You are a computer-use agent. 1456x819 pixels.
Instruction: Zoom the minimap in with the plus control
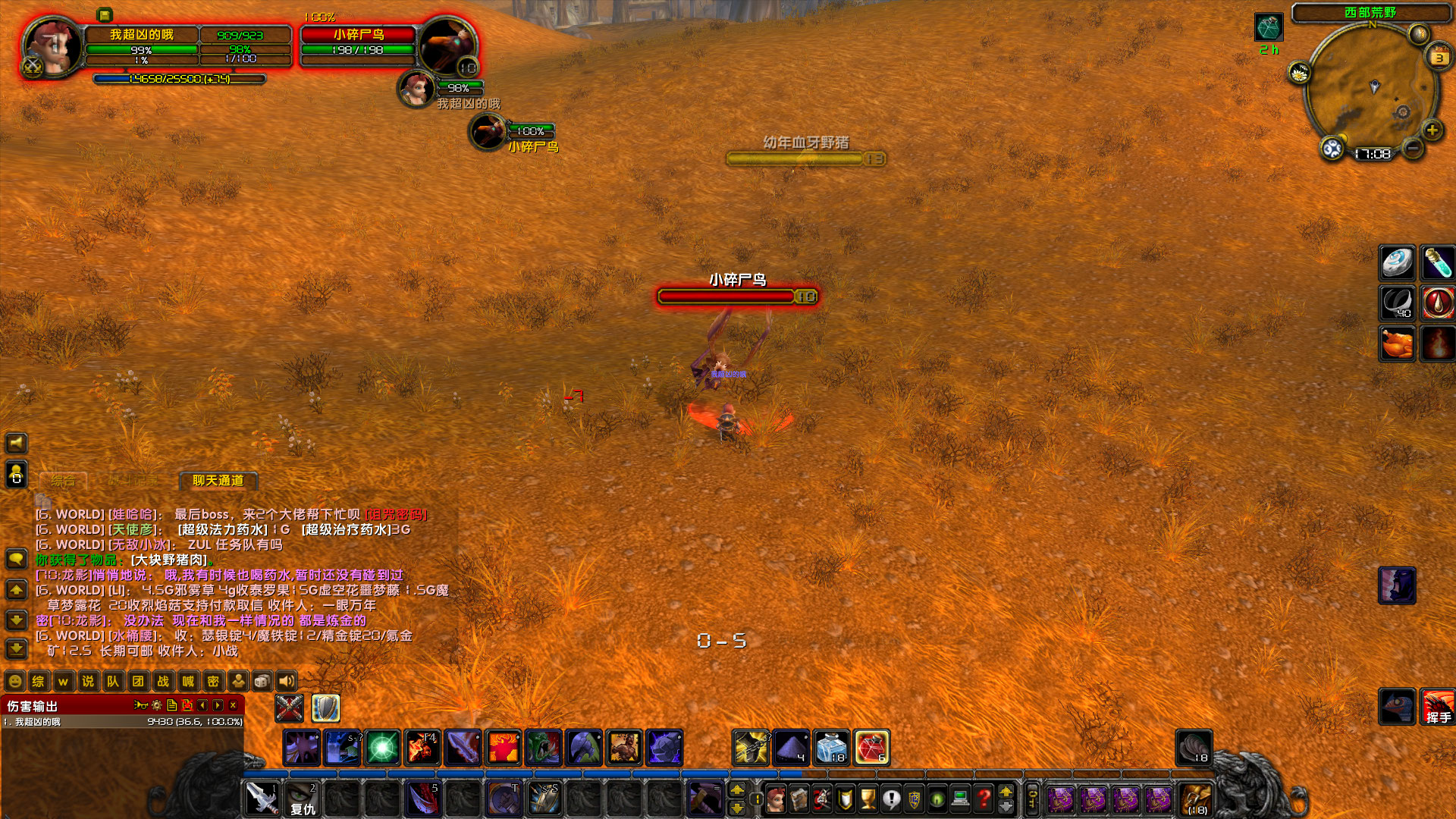(x=1432, y=130)
